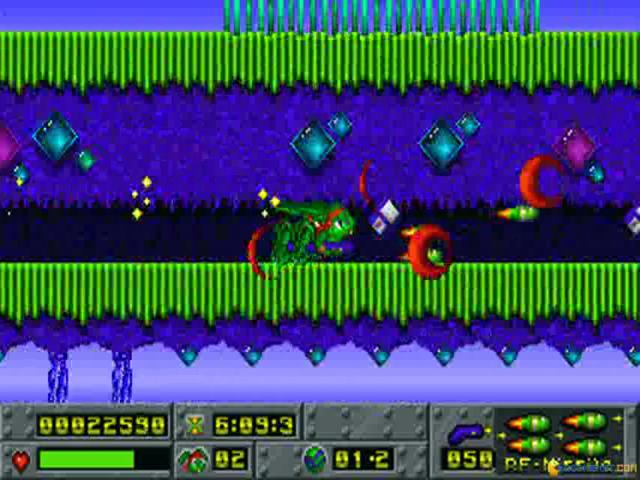Click the hourglass timer icon

coord(194,425)
